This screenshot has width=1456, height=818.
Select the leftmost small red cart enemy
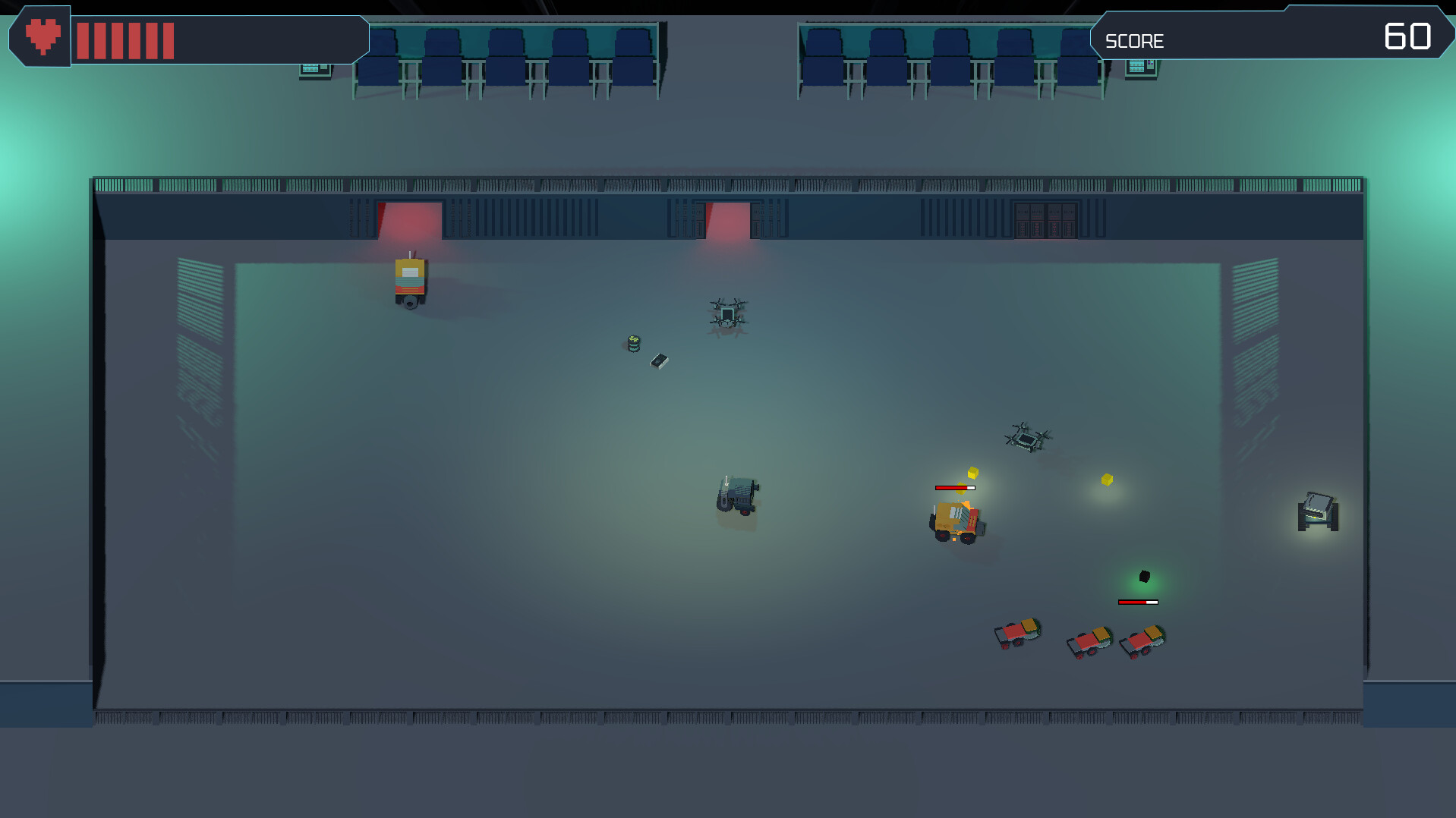[x=1017, y=634]
